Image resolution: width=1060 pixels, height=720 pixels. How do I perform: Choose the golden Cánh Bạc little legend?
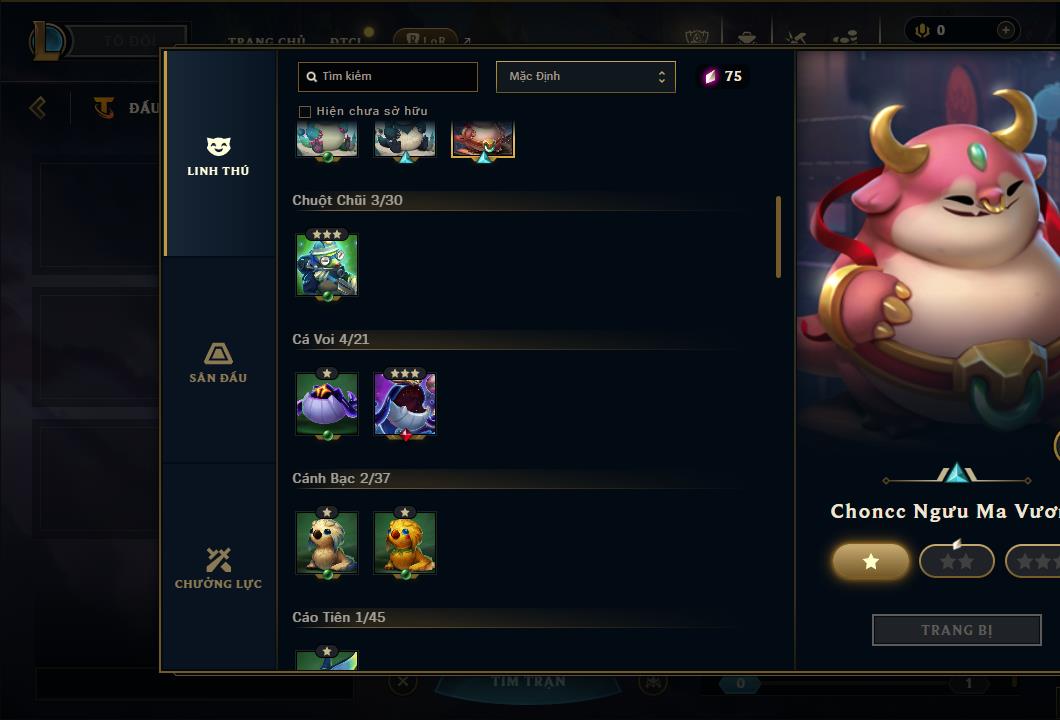(x=405, y=543)
